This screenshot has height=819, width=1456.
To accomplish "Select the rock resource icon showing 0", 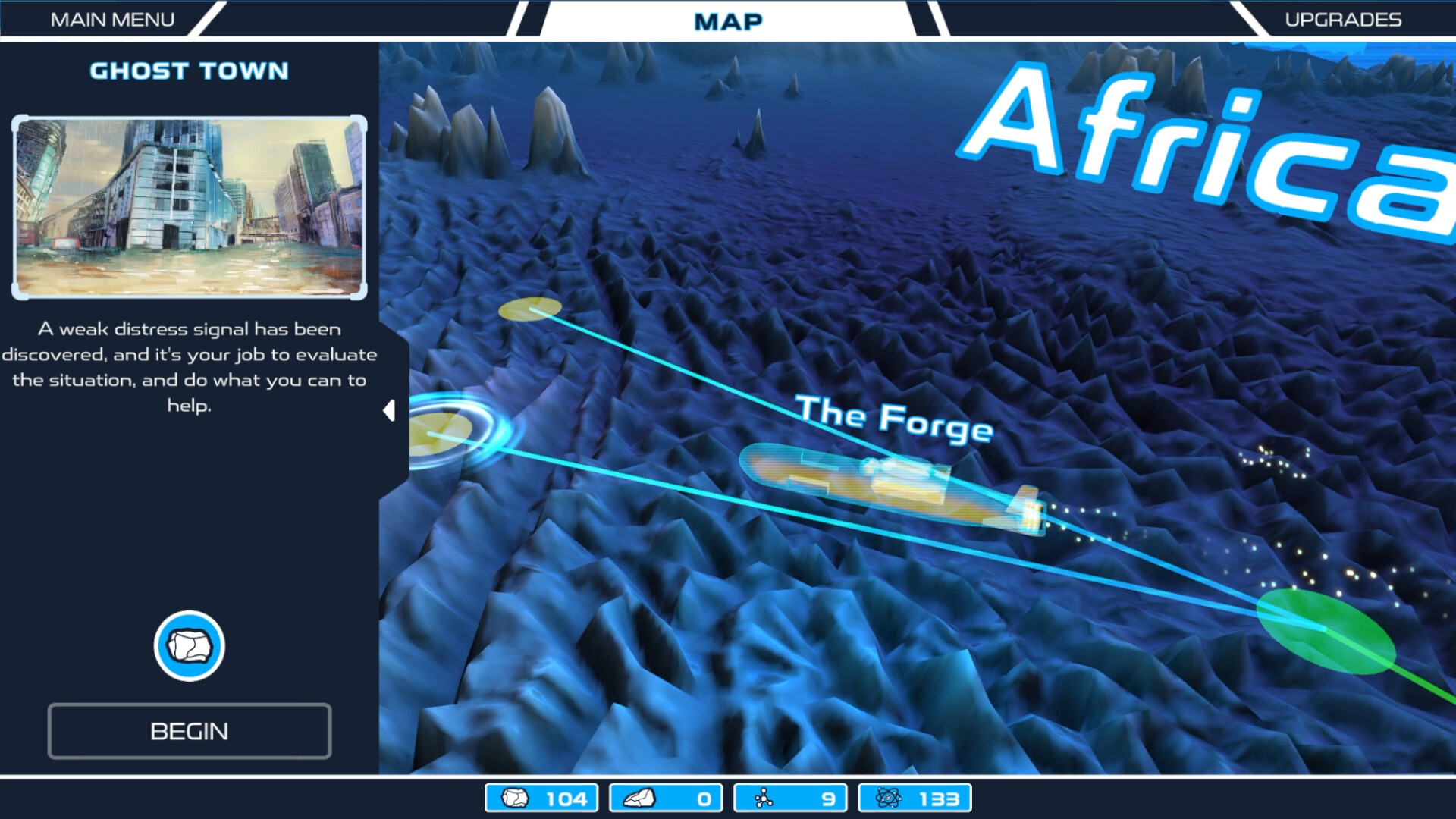I will coord(665,797).
